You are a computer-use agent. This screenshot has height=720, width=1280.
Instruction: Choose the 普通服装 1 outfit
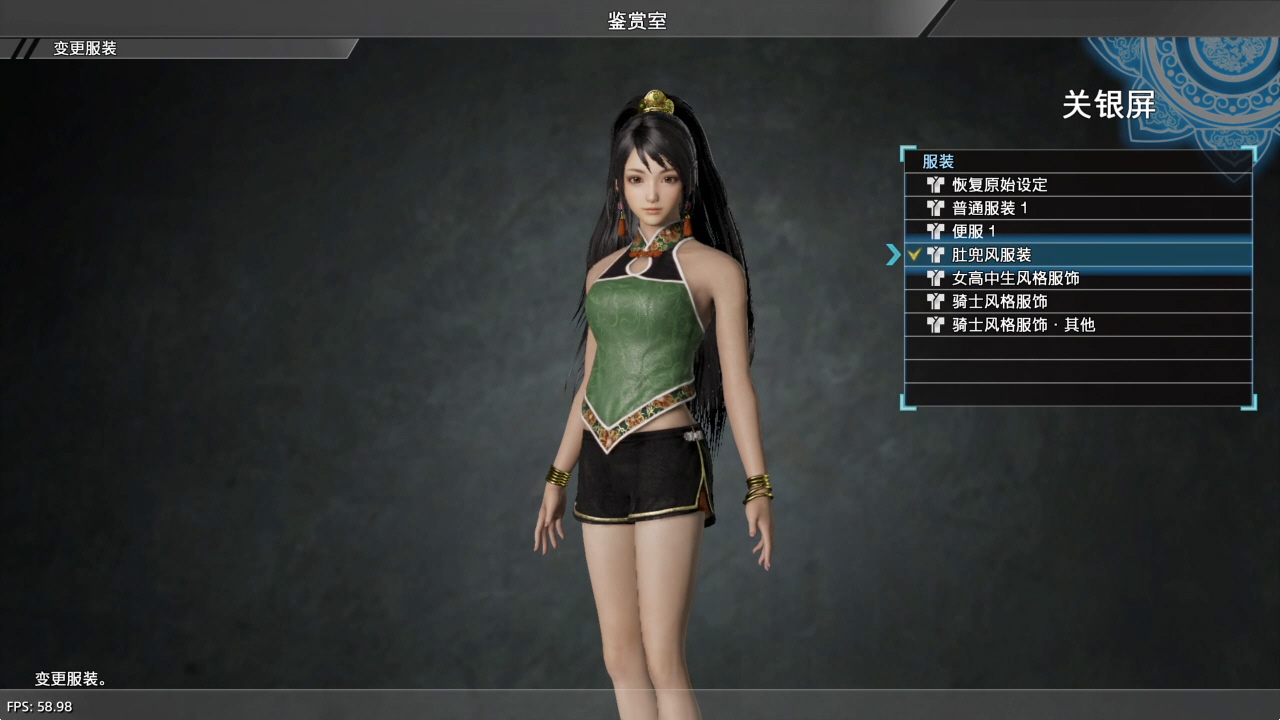pyautogui.click(x=990, y=208)
